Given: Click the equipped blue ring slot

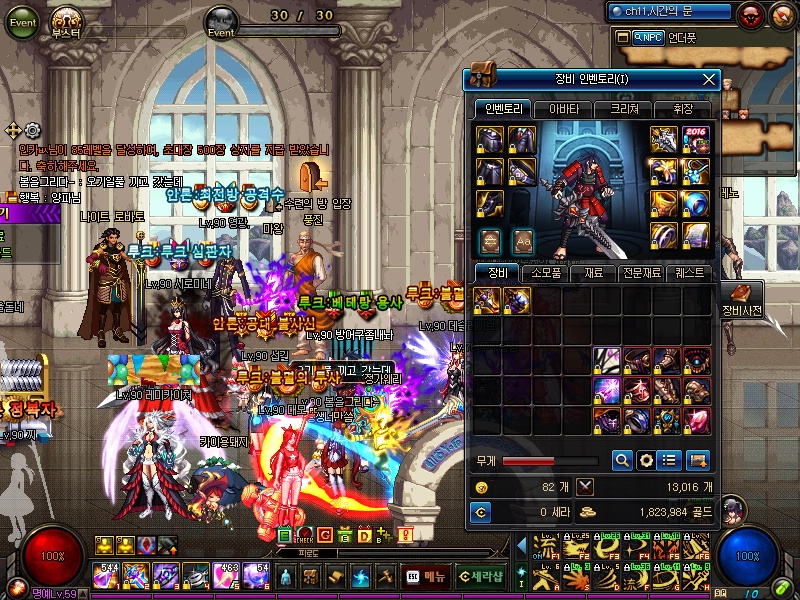Looking at the screenshot, I should point(696,203).
